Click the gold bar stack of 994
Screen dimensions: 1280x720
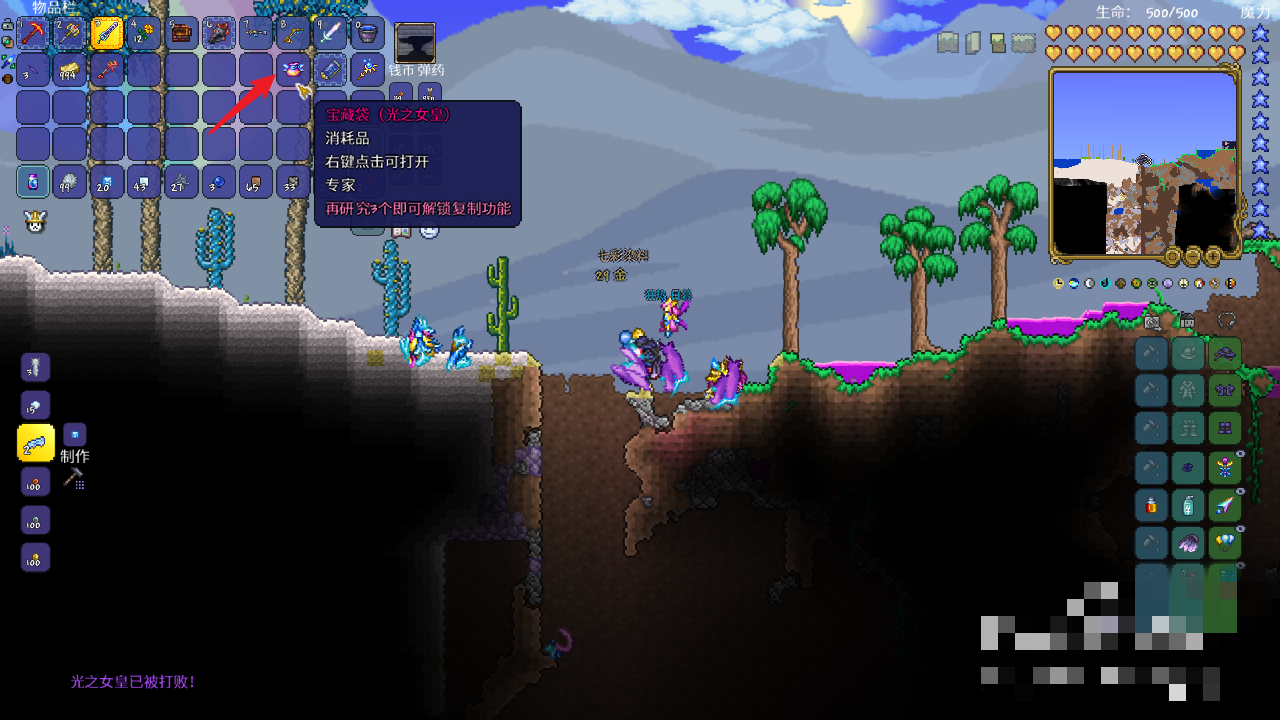click(70, 70)
